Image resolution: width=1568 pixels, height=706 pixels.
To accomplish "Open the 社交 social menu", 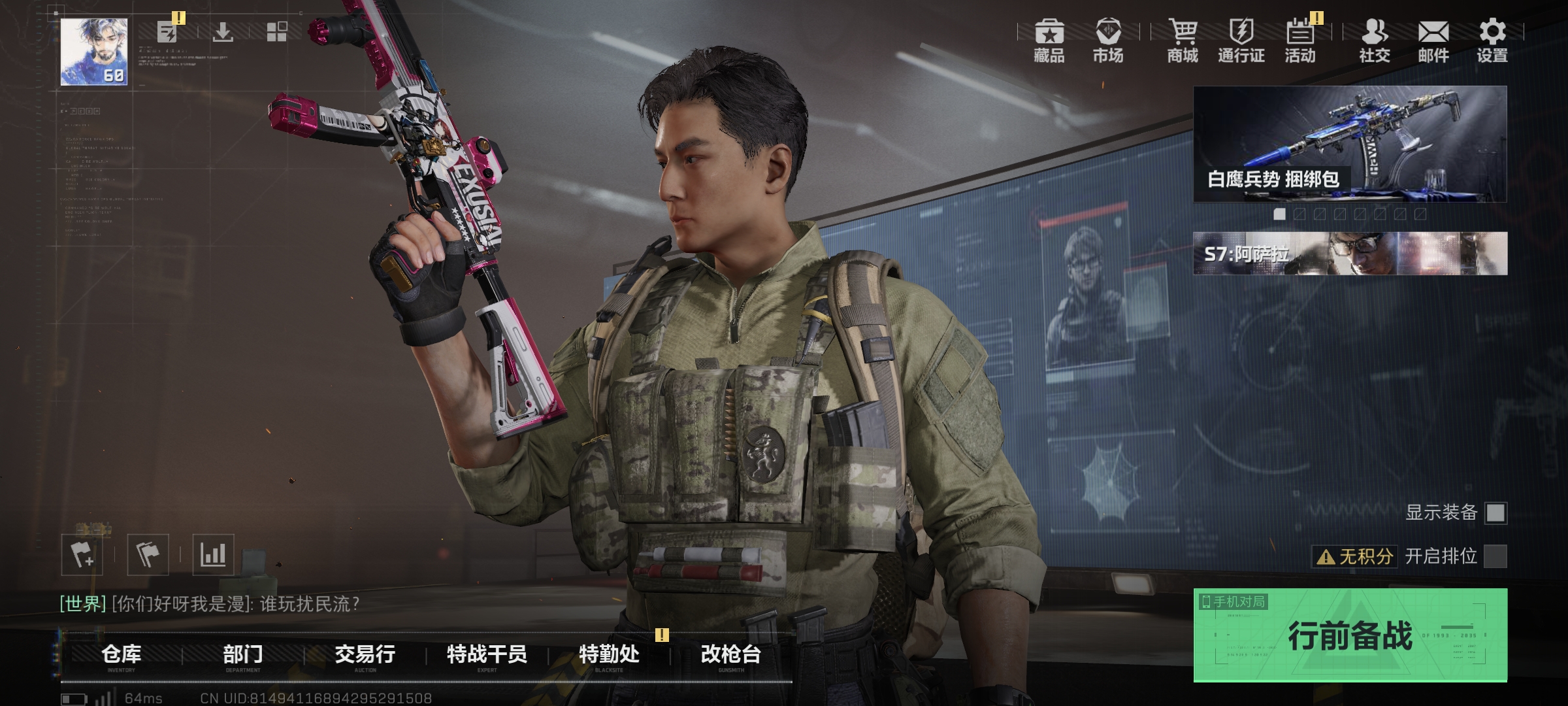I will [1375, 40].
